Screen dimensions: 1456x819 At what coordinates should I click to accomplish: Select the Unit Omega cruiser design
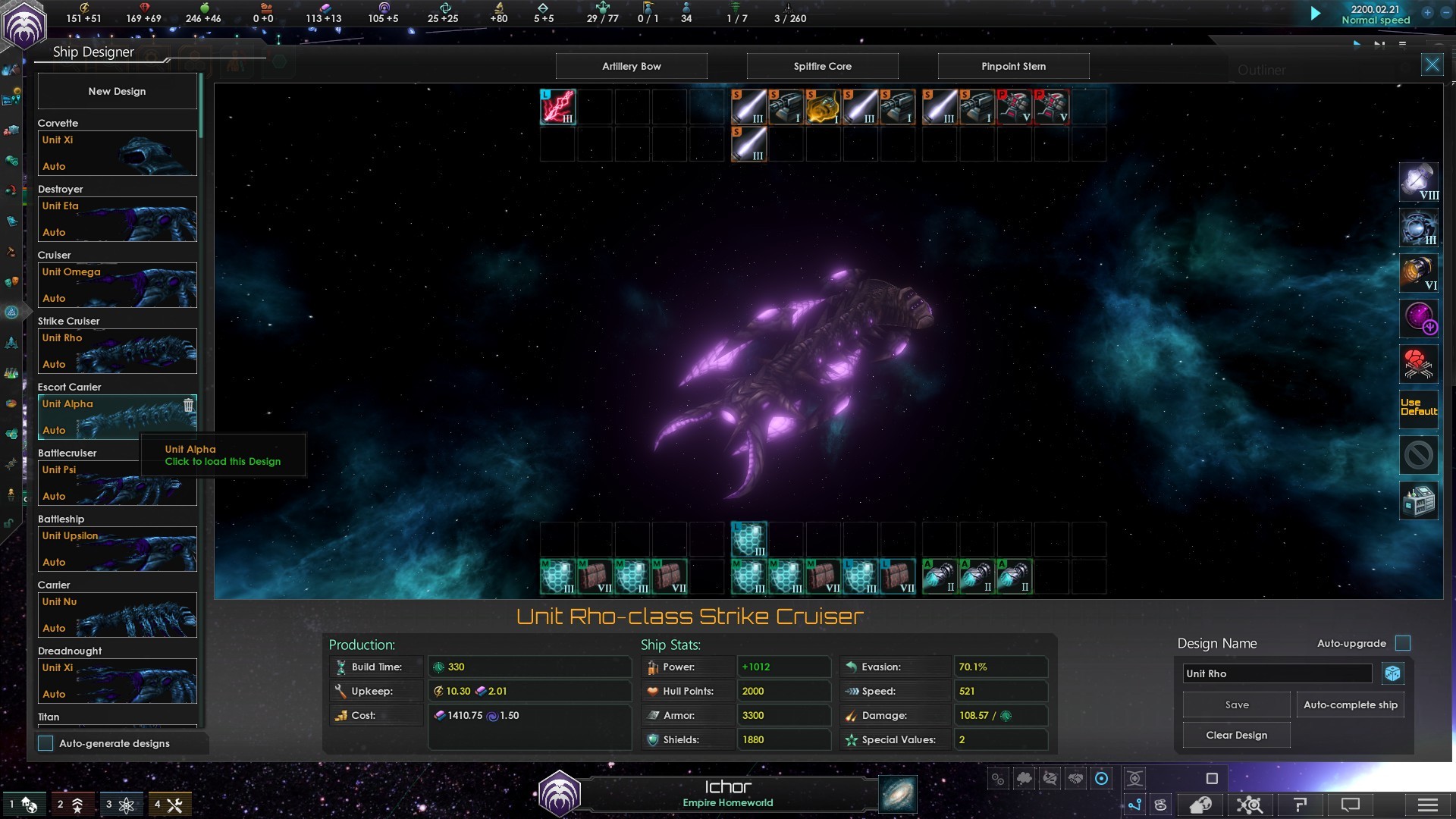tap(117, 285)
